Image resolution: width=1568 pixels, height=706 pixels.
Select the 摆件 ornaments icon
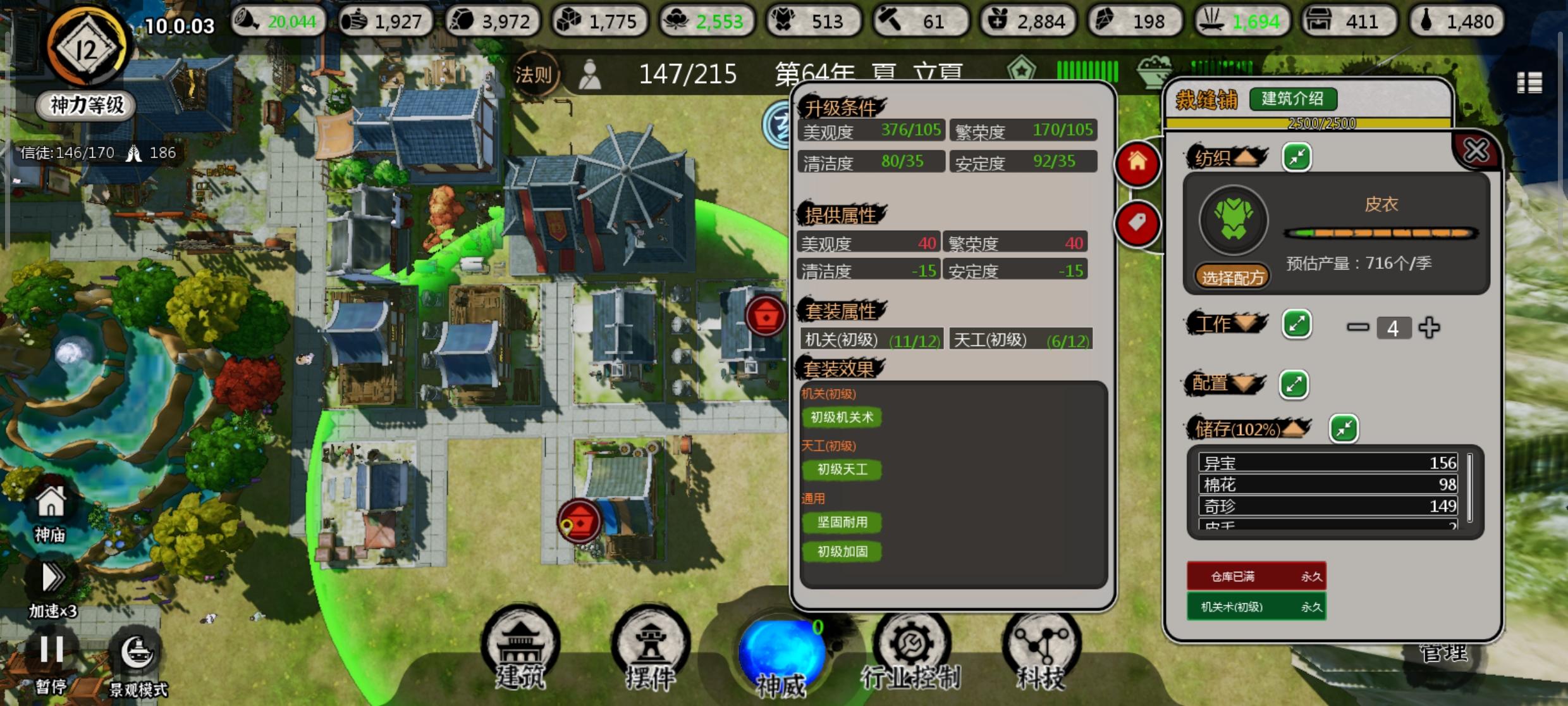pos(651,648)
